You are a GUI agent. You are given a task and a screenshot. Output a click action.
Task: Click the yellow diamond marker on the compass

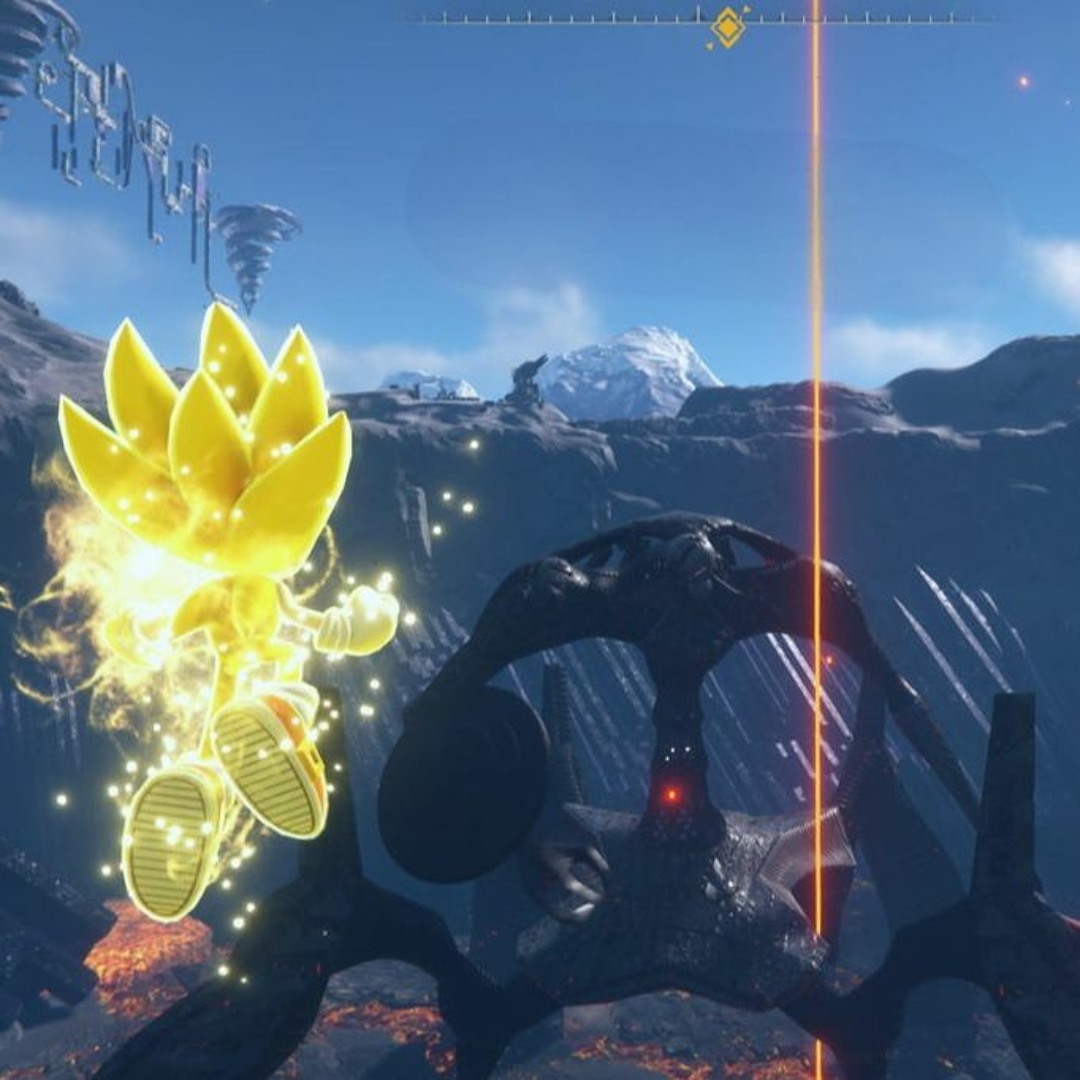coord(727,27)
